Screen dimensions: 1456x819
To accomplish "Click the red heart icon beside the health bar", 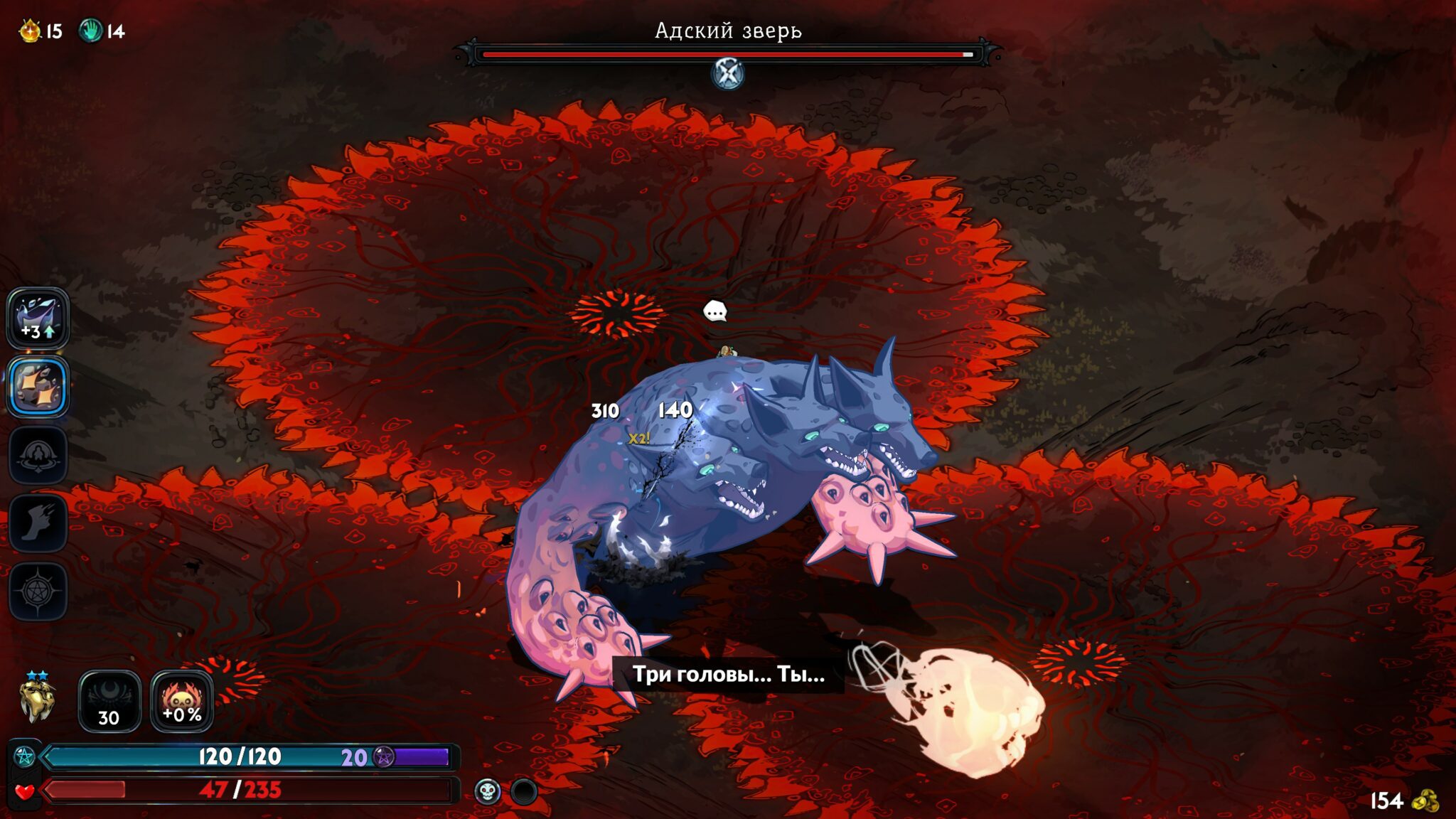I will coord(25,791).
